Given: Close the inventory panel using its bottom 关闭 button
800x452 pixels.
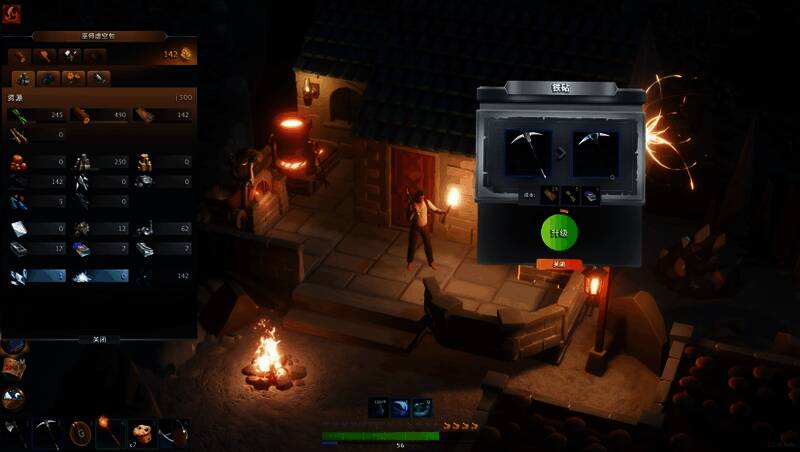Looking at the screenshot, I should [99, 339].
